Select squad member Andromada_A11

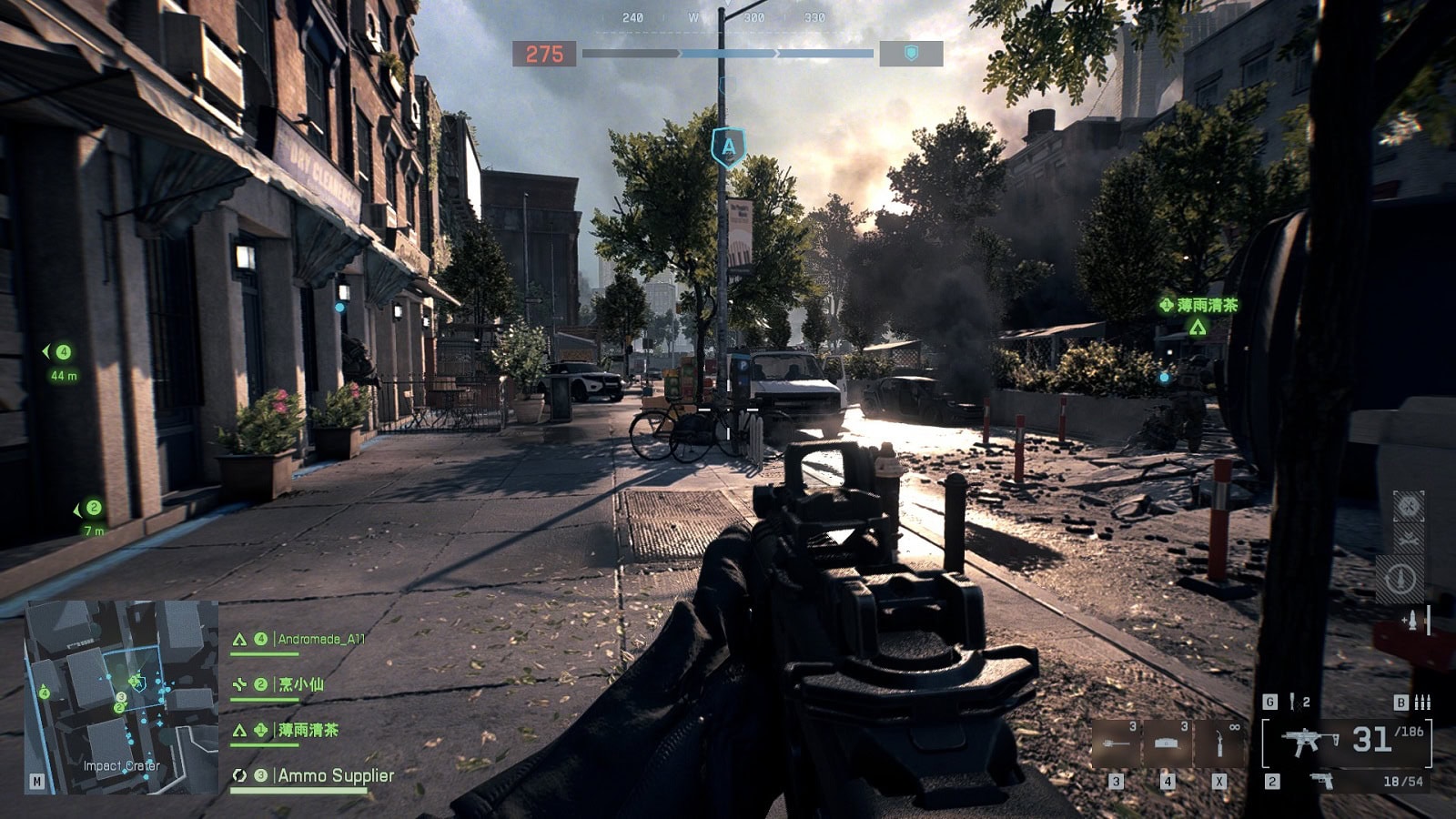point(320,639)
